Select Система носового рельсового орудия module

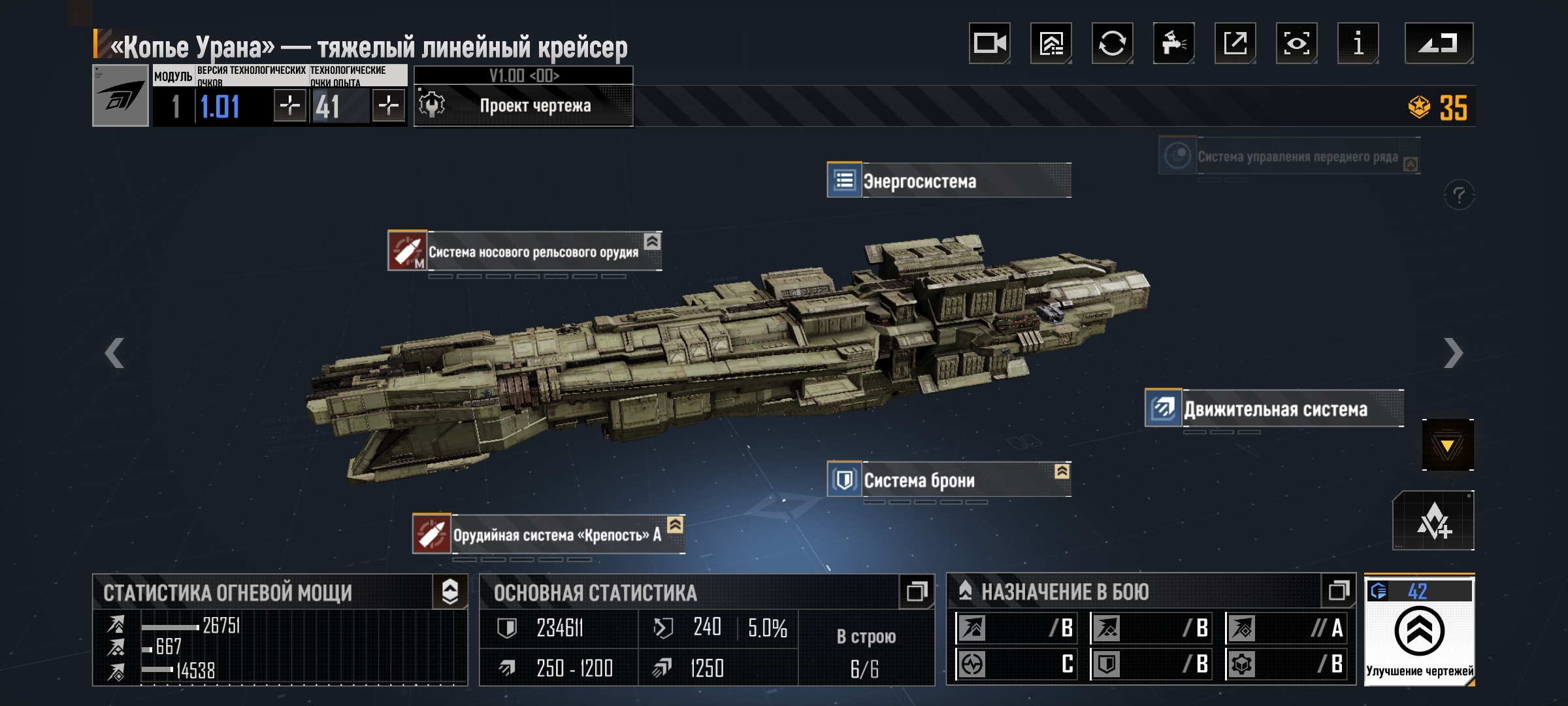tap(525, 252)
